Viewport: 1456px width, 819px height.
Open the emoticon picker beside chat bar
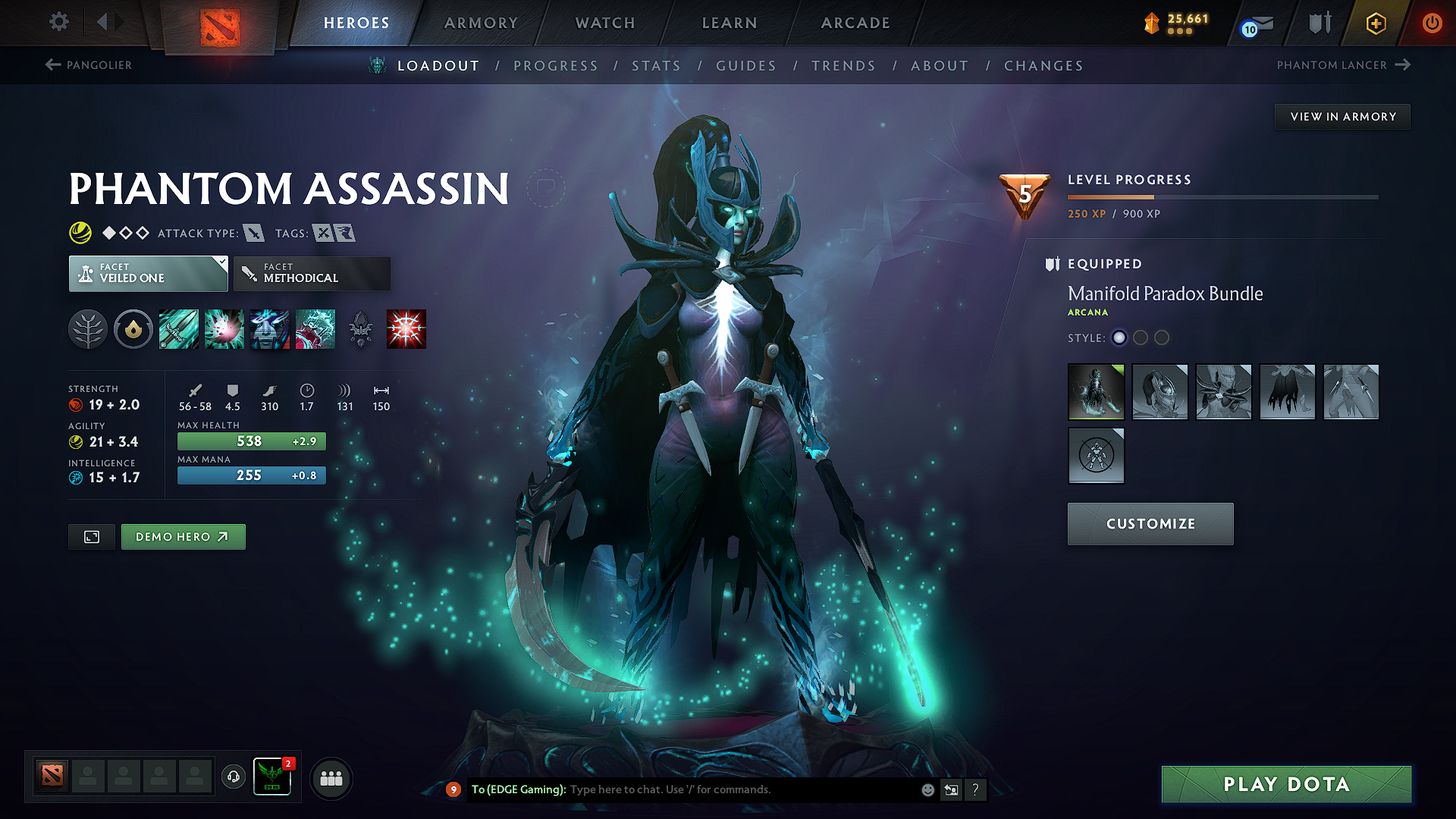927,789
